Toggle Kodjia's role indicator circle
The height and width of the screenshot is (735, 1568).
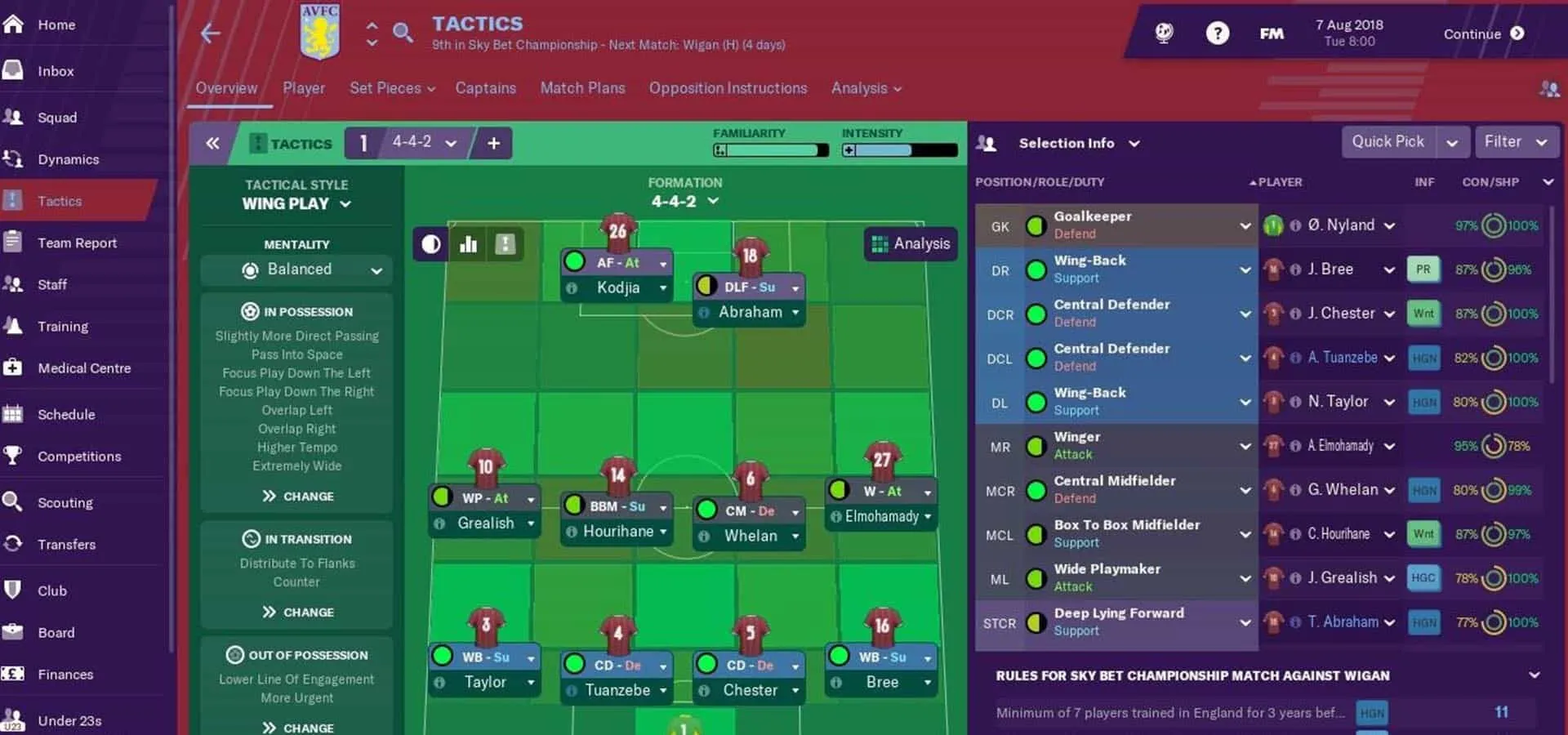point(574,262)
